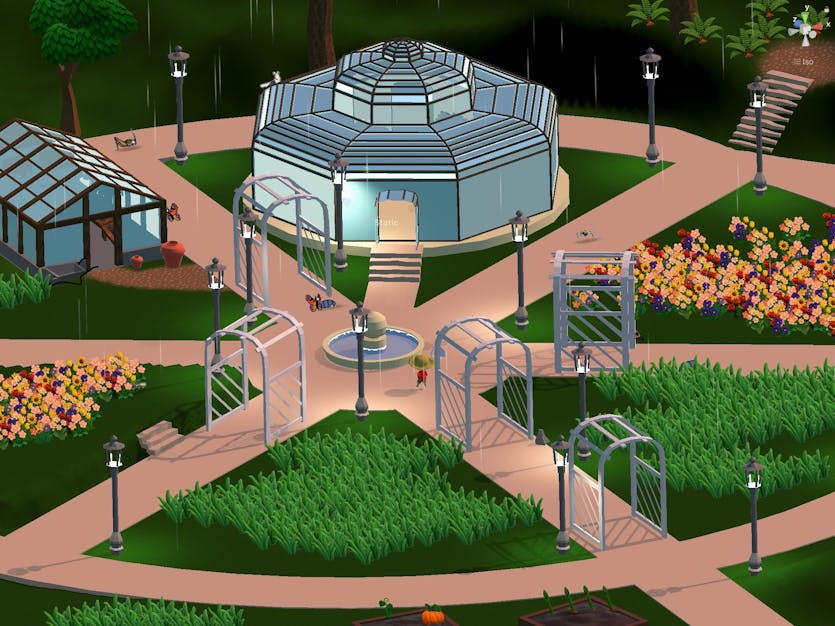Toggle the Iso projection label

click(x=806, y=62)
